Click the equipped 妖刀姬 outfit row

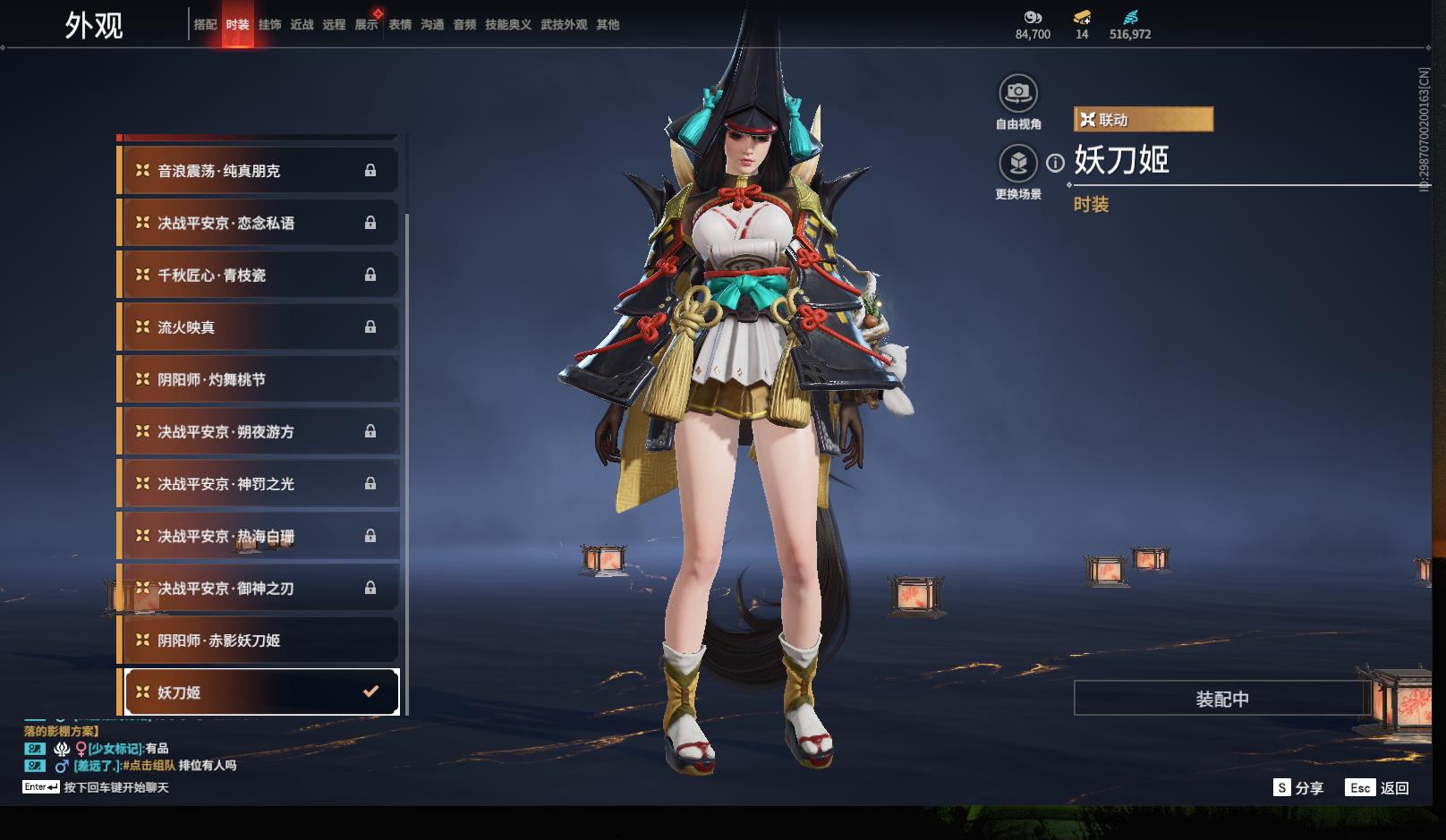click(x=260, y=692)
